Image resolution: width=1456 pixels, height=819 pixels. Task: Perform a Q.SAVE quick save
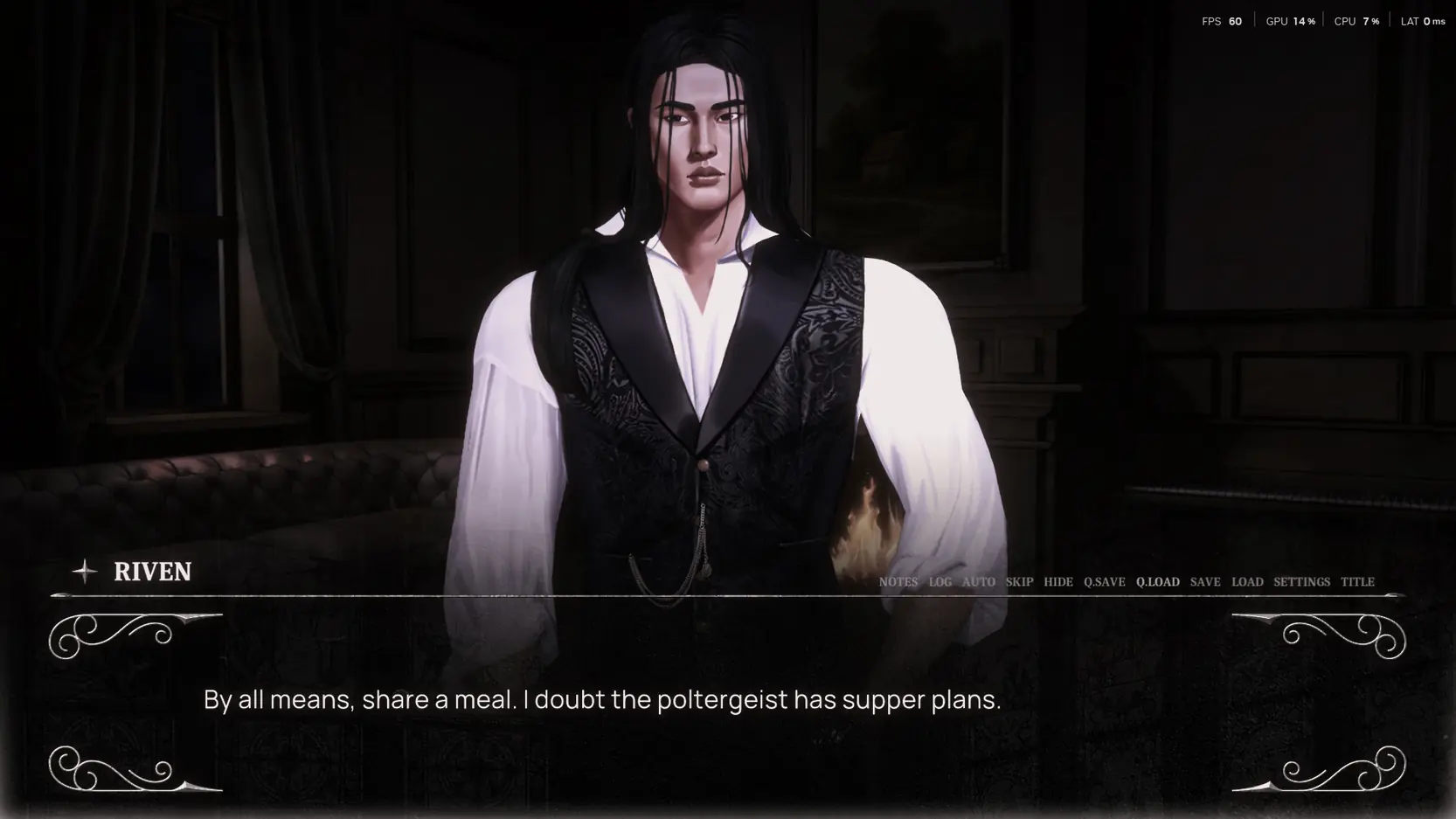point(1103,581)
